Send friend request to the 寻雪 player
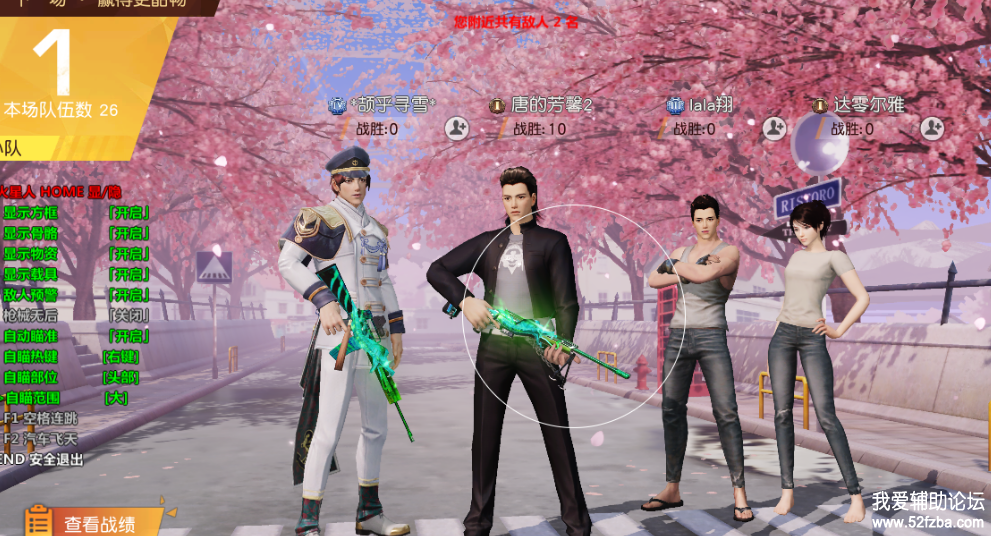 pos(457,128)
